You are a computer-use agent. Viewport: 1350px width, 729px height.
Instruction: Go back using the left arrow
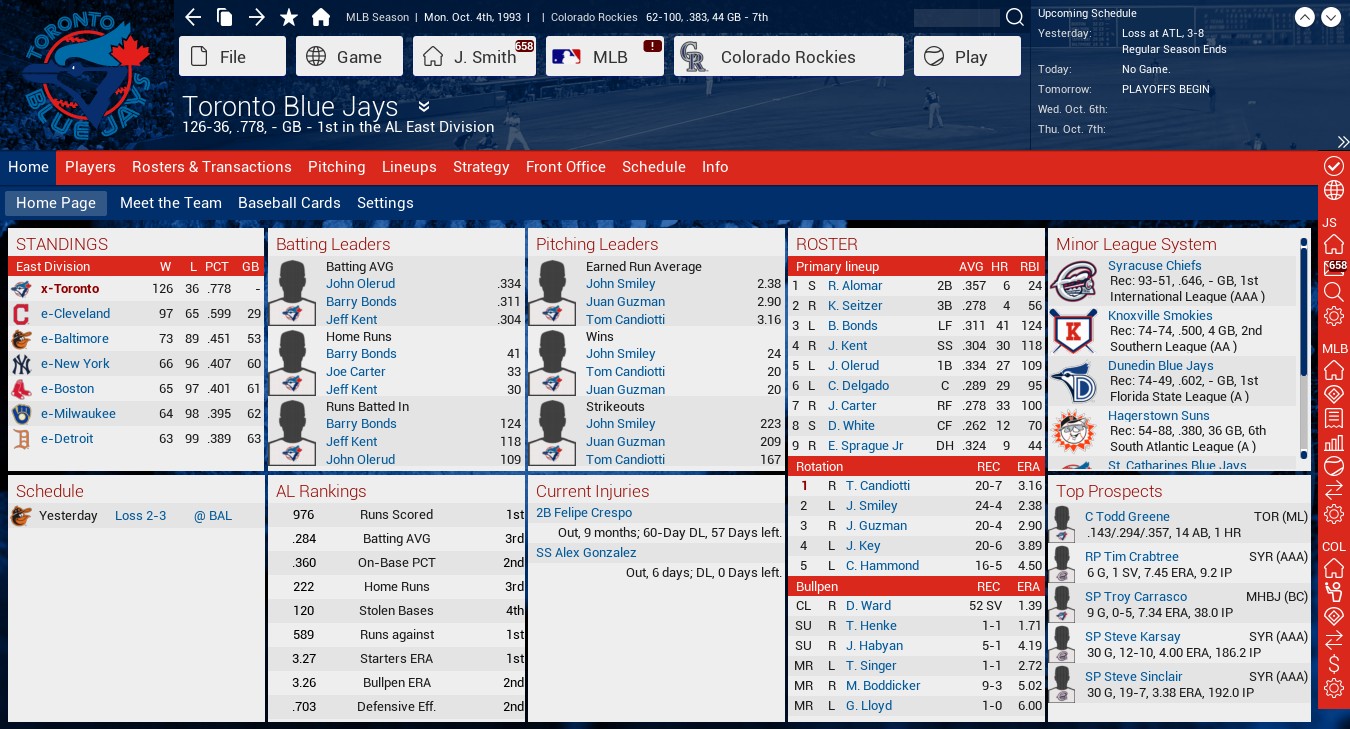point(194,17)
